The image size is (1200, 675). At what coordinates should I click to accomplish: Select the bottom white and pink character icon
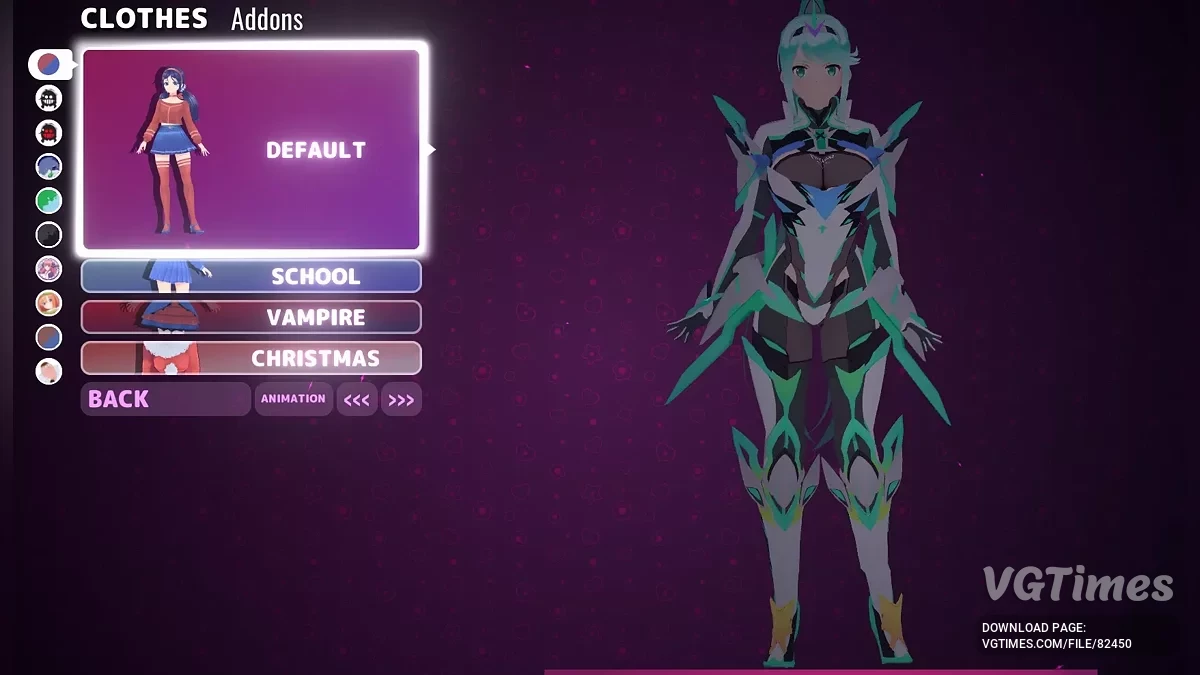click(x=48, y=372)
